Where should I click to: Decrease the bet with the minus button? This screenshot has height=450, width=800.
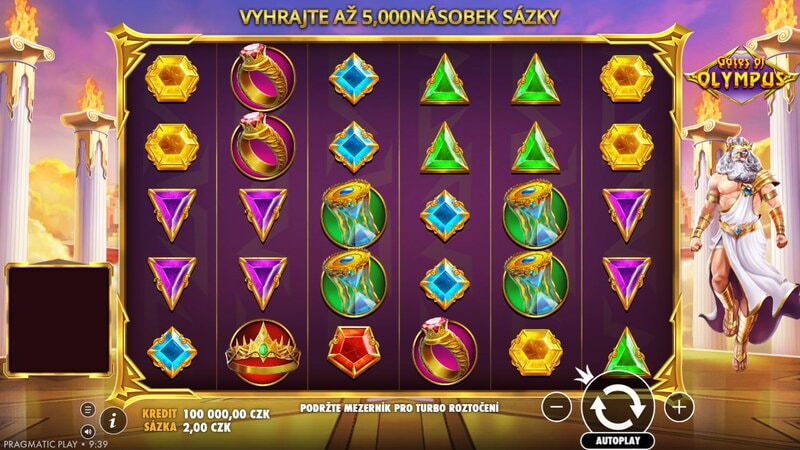tap(559, 406)
